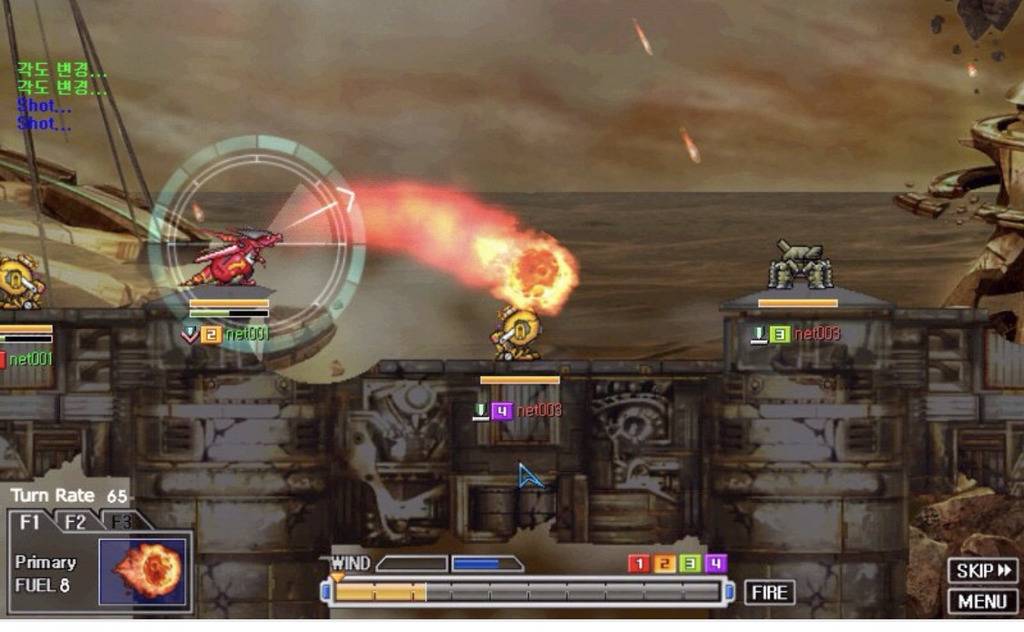
Task: Select the purple number 4 player marker
Action: coord(716,564)
